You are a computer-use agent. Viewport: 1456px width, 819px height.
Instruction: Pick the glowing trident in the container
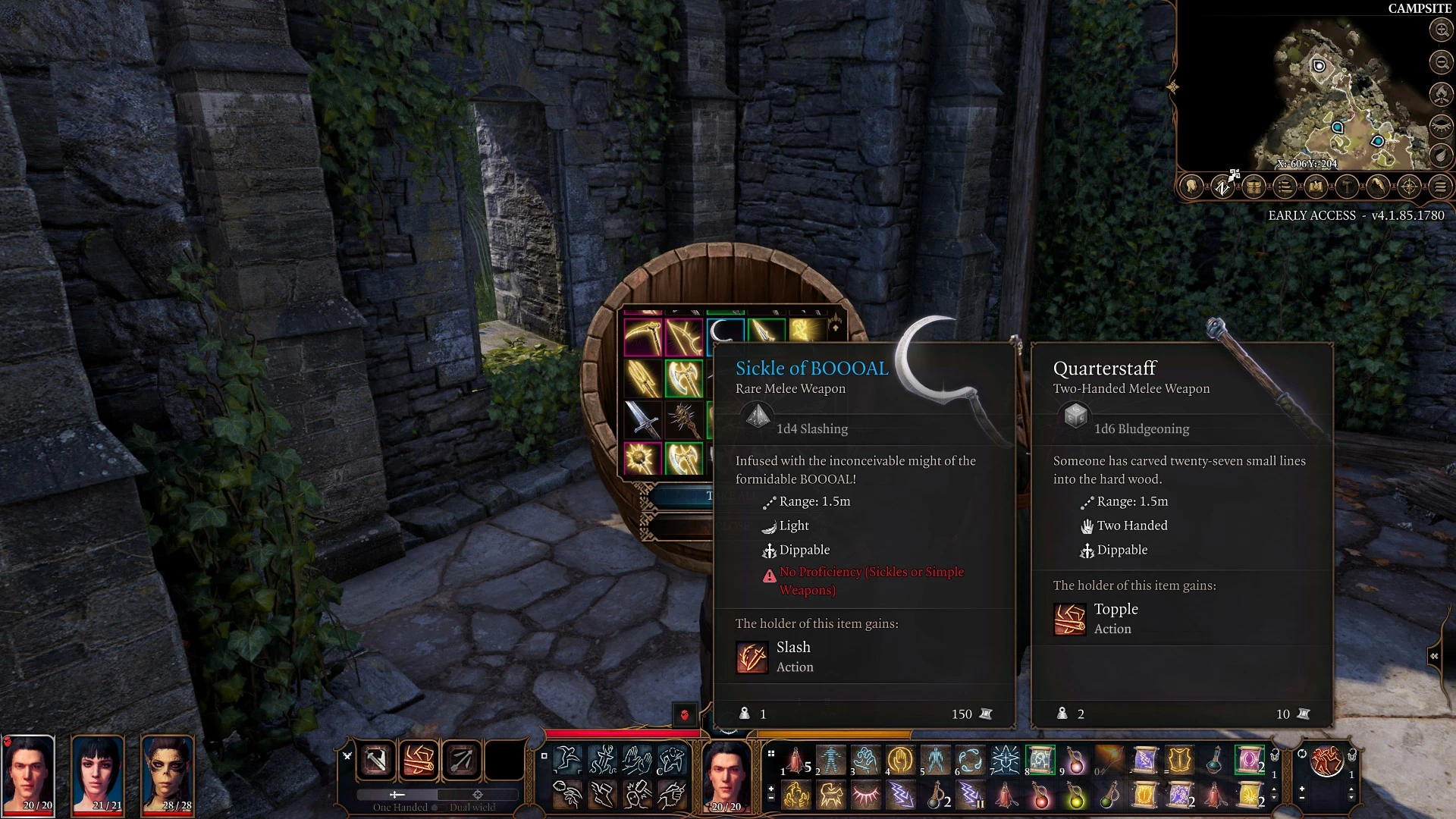[x=643, y=378]
